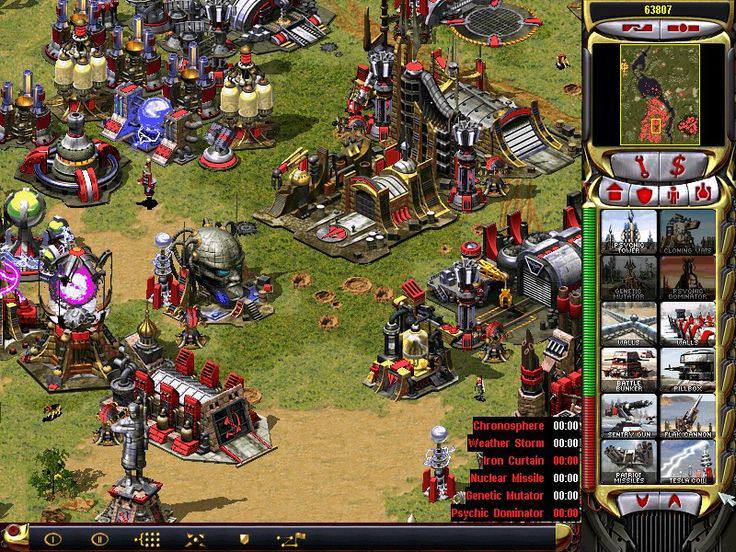Choose the Pillbox defense icon
This screenshot has height=552, width=736.
685,369
